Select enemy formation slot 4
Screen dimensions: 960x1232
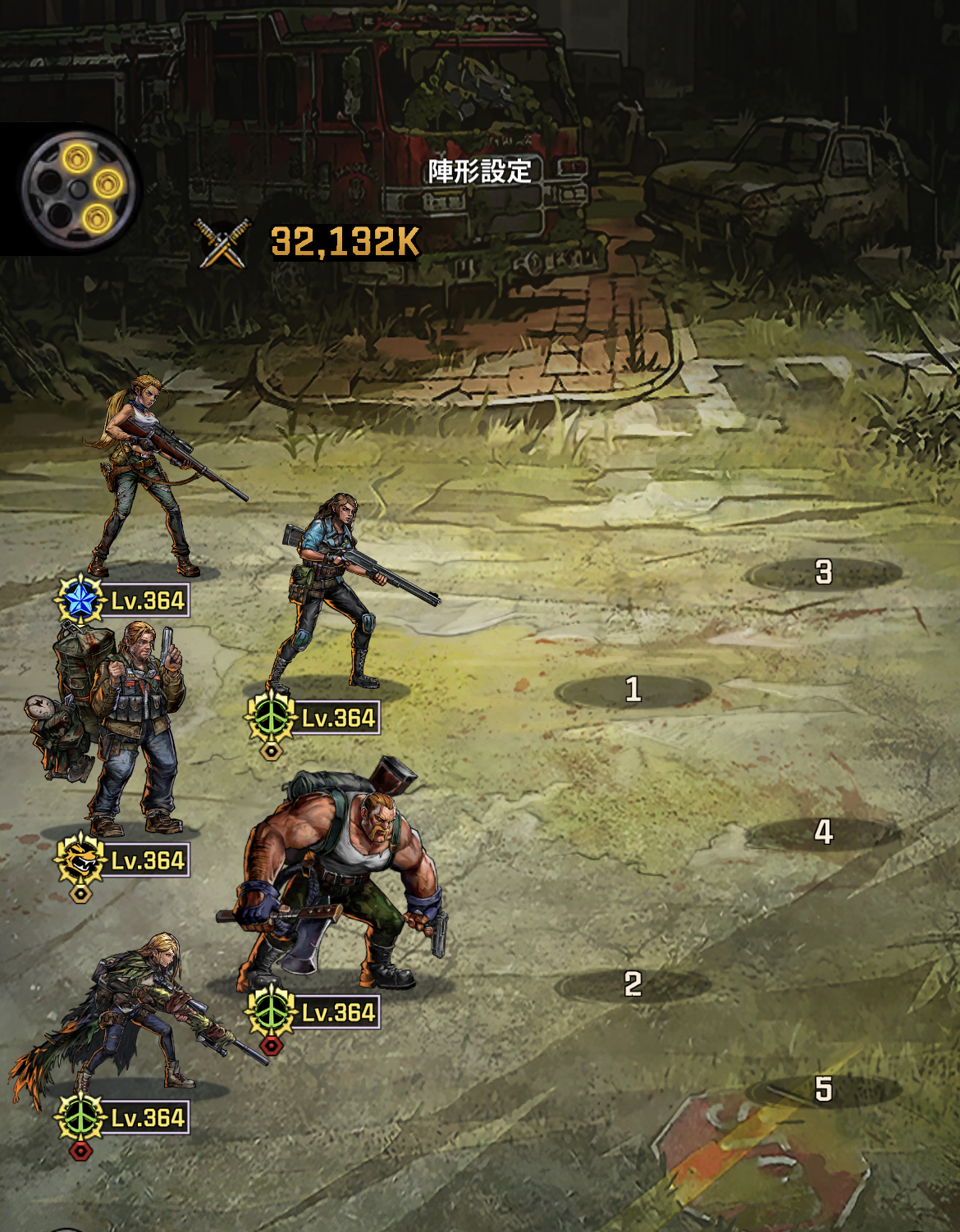823,833
